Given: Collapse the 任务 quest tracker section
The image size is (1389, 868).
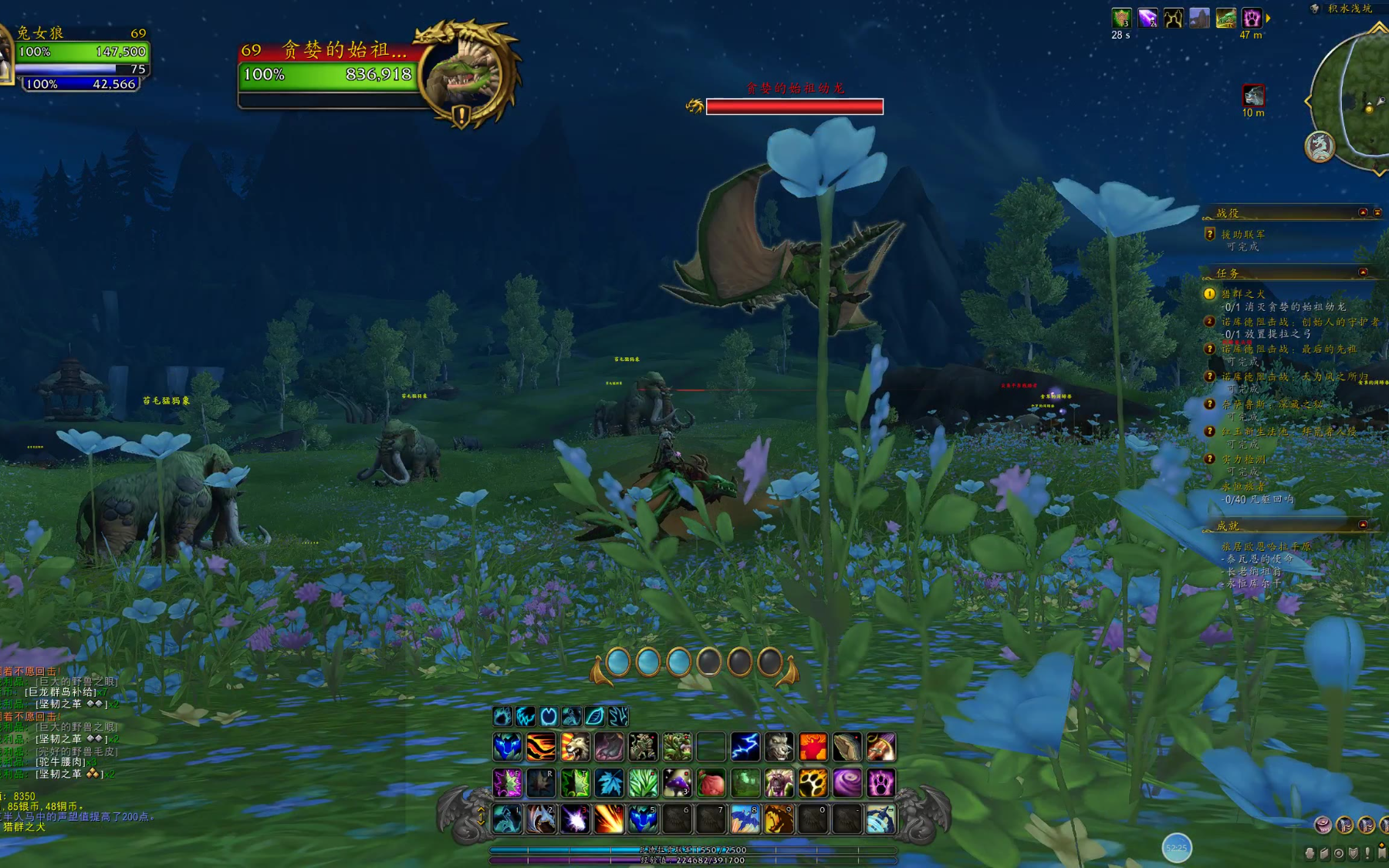Looking at the screenshot, I should (x=1363, y=272).
